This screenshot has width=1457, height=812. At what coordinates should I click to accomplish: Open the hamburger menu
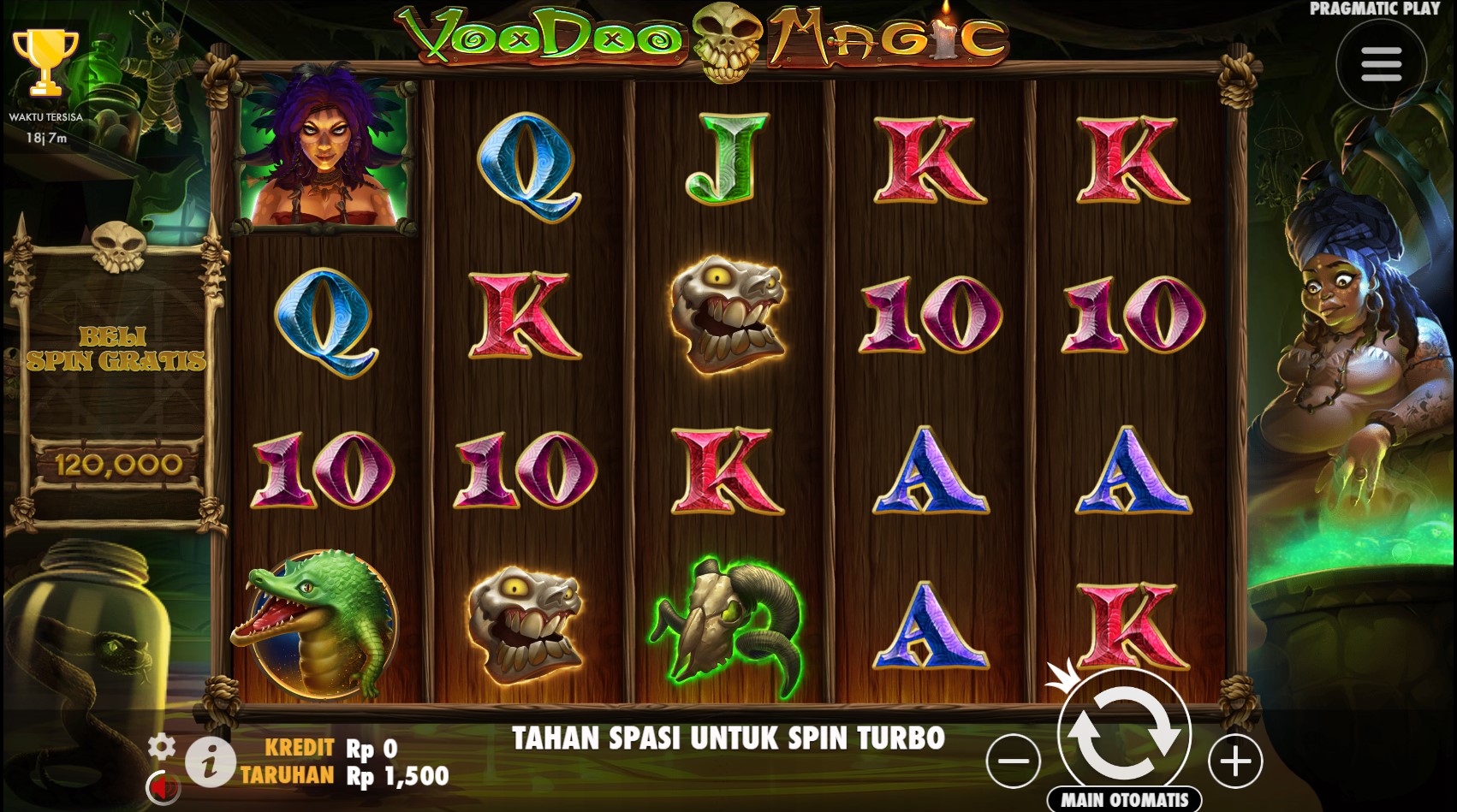point(1381,64)
